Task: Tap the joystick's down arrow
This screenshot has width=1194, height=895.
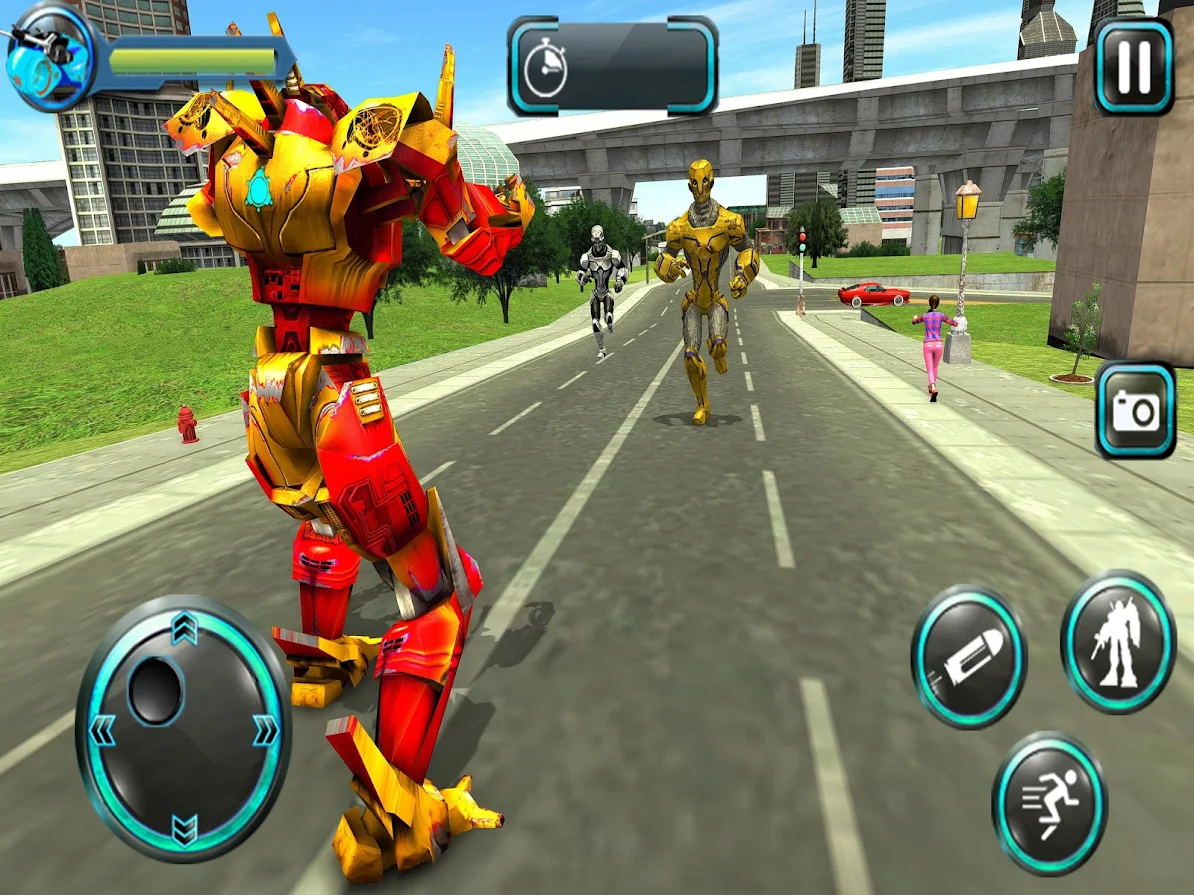Action: 184,829
